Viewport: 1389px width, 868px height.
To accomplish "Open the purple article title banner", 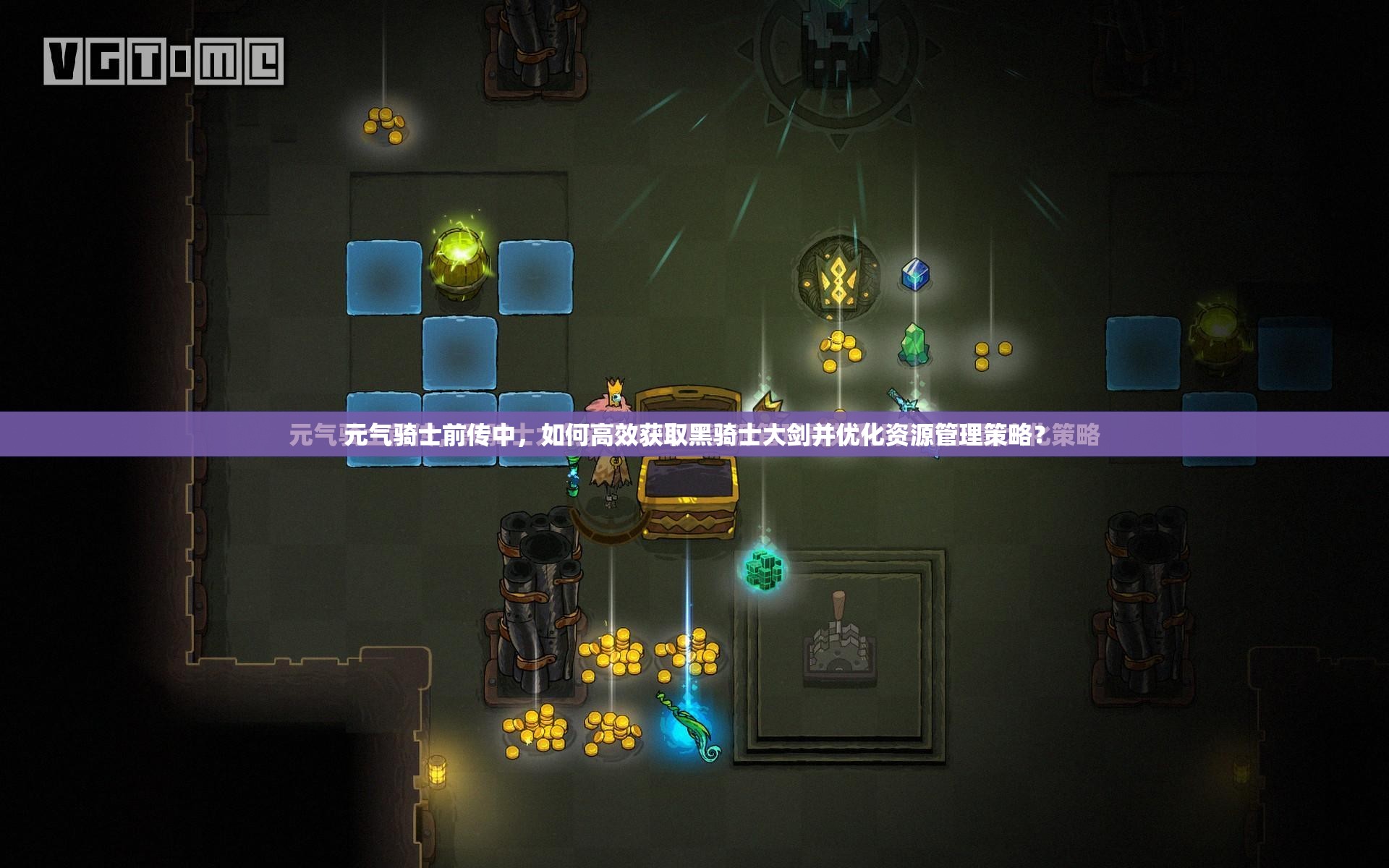I will tap(694, 435).
